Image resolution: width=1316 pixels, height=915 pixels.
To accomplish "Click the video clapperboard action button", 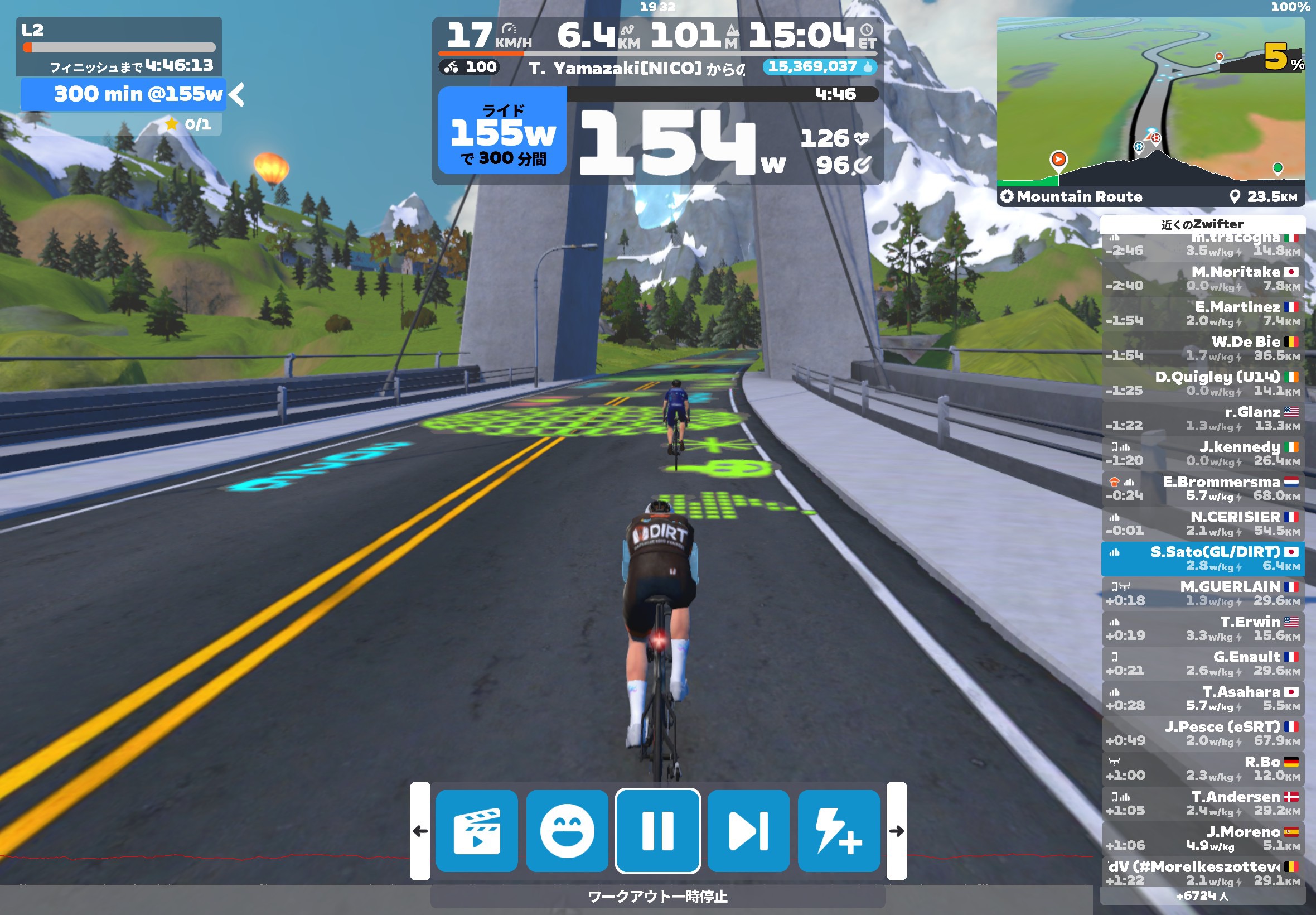I will [476, 830].
